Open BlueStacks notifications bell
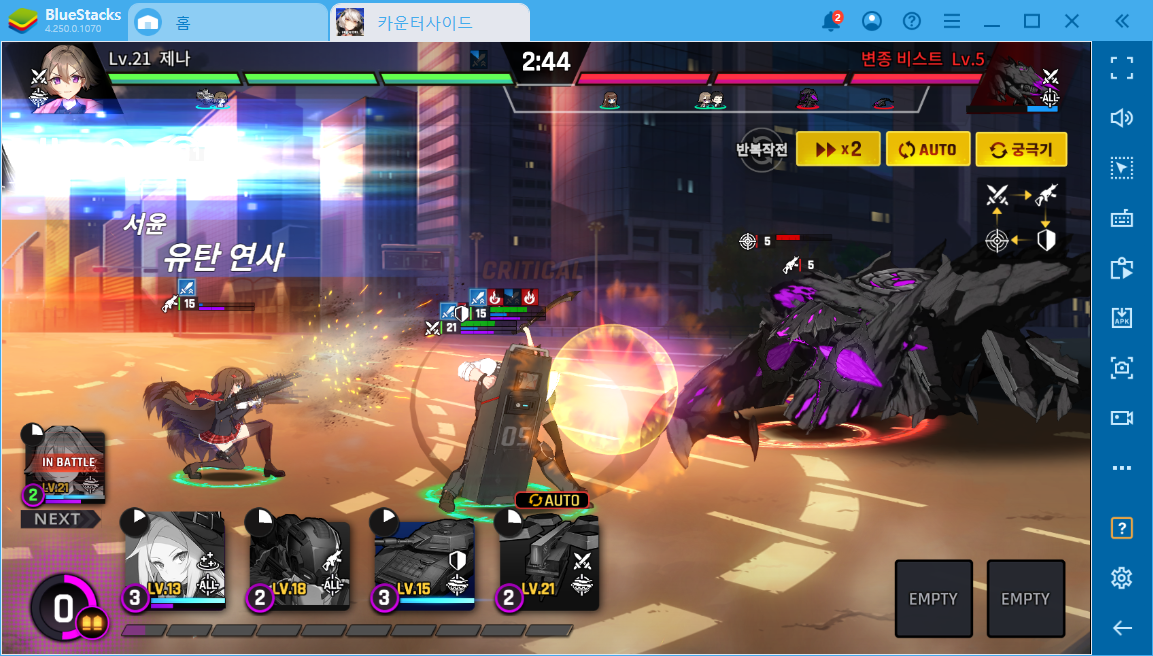 (830, 21)
